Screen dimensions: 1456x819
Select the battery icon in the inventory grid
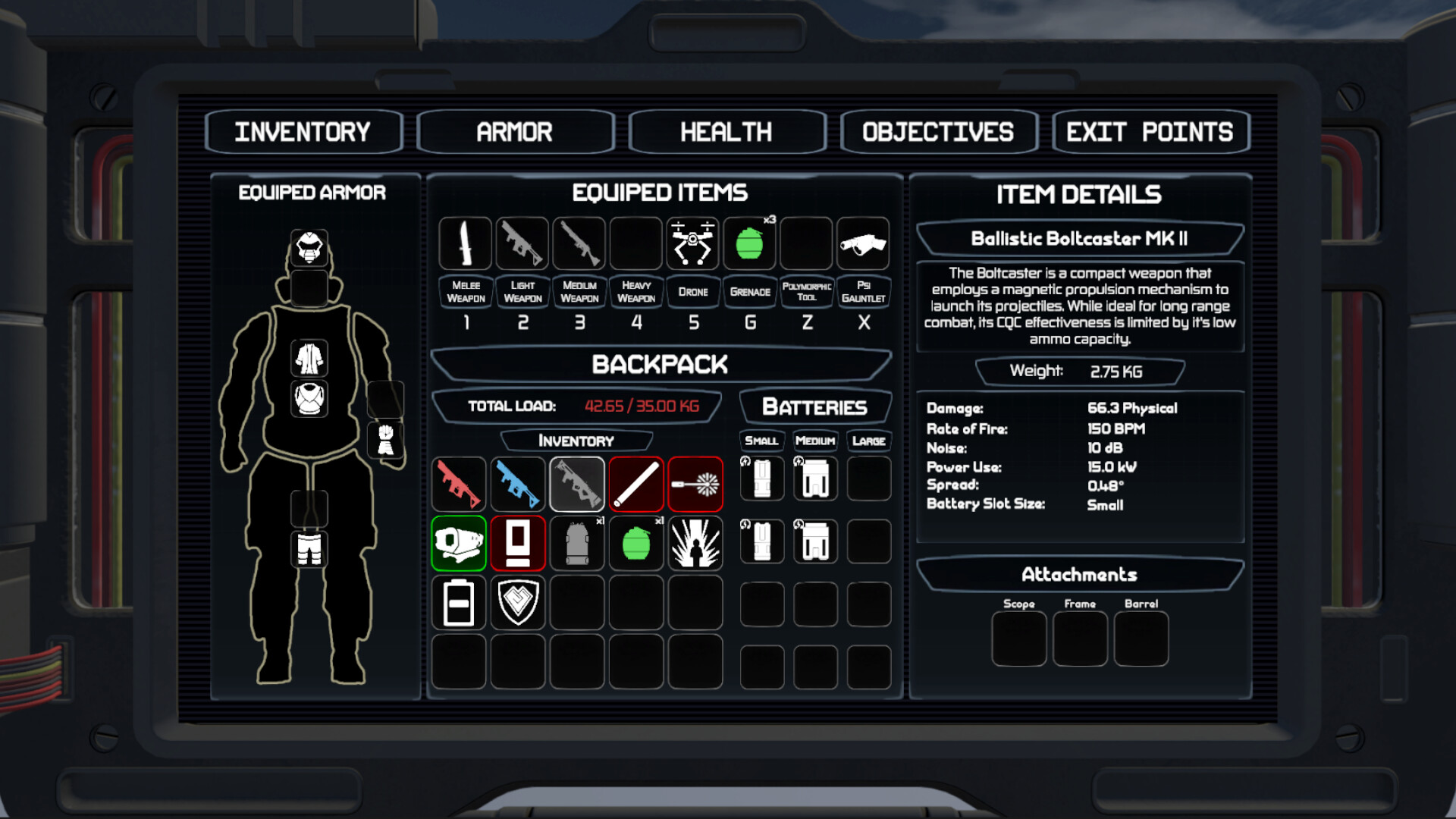click(x=458, y=603)
